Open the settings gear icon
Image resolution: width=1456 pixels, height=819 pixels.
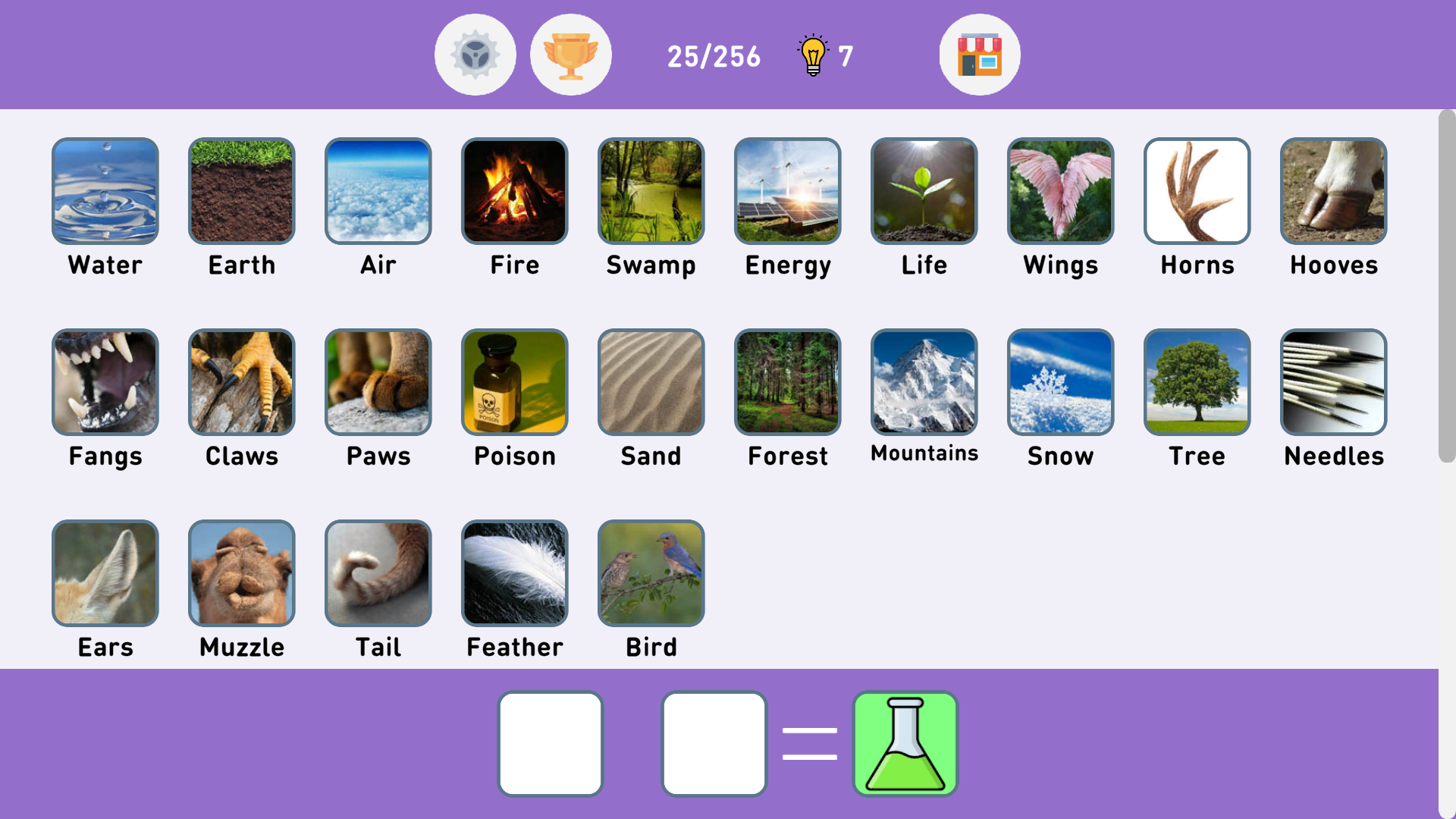[x=475, y=54]
